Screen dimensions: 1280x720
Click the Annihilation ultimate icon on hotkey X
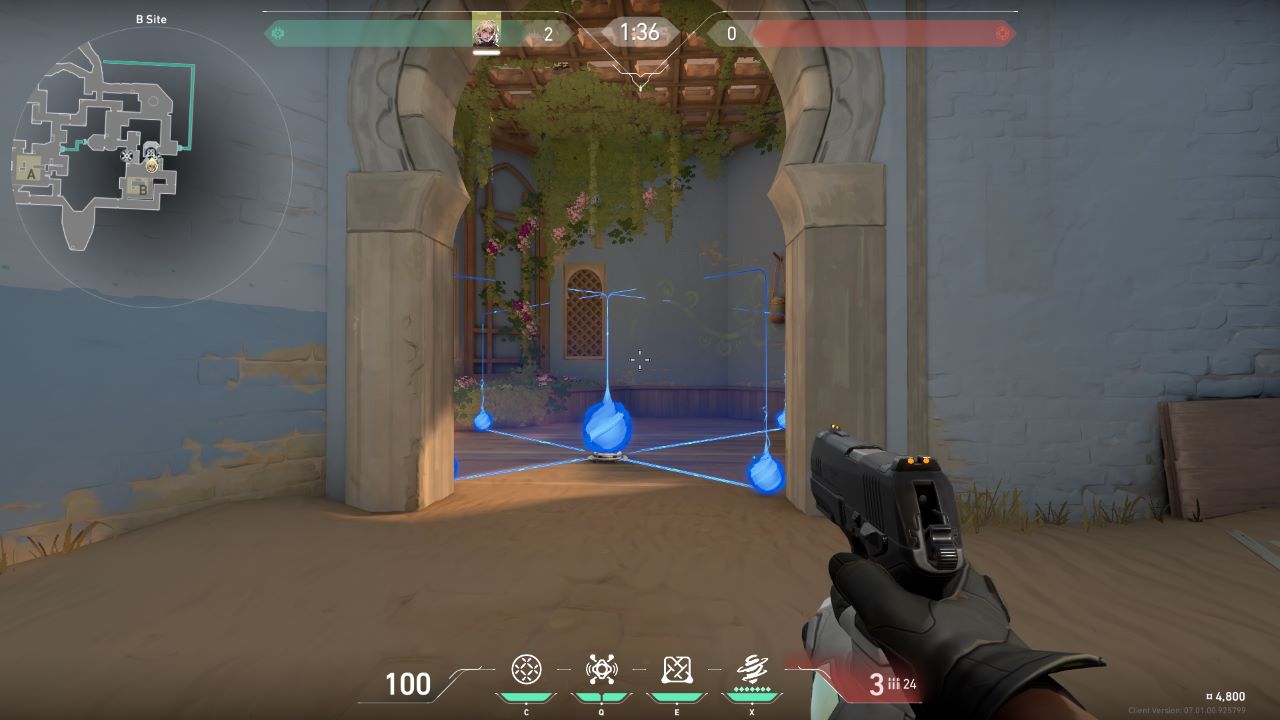[x=753, y=667]
